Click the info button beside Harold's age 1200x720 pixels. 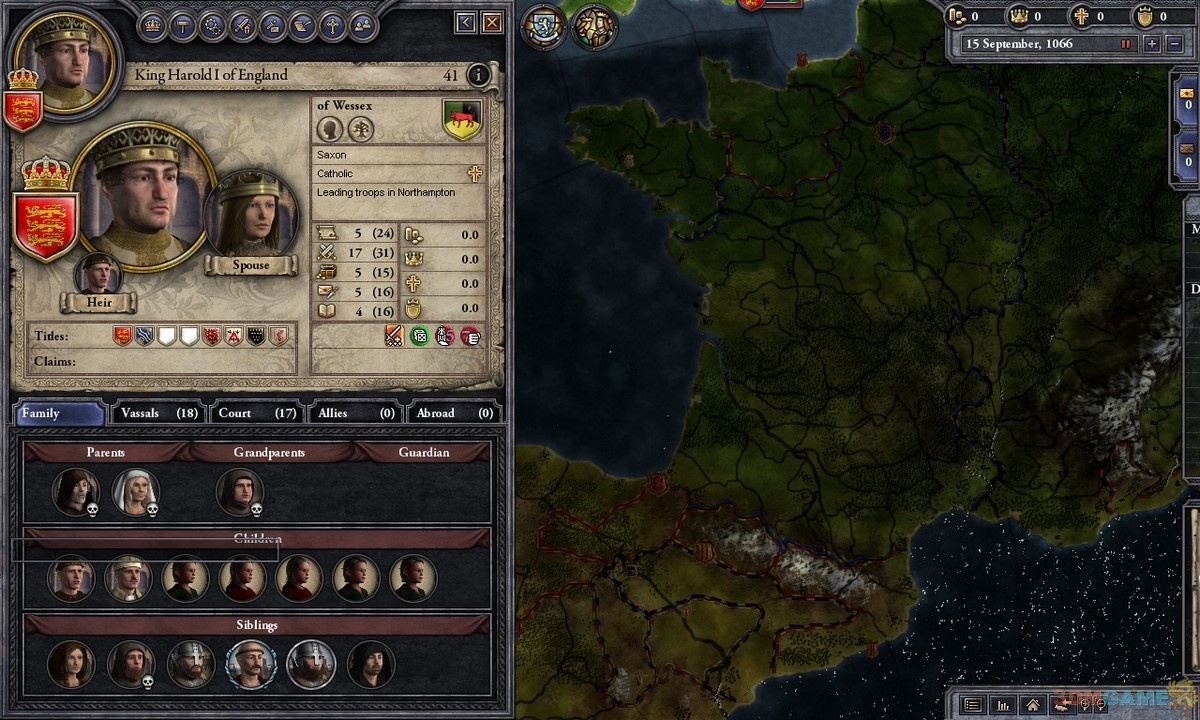click(x=478, y=75)
